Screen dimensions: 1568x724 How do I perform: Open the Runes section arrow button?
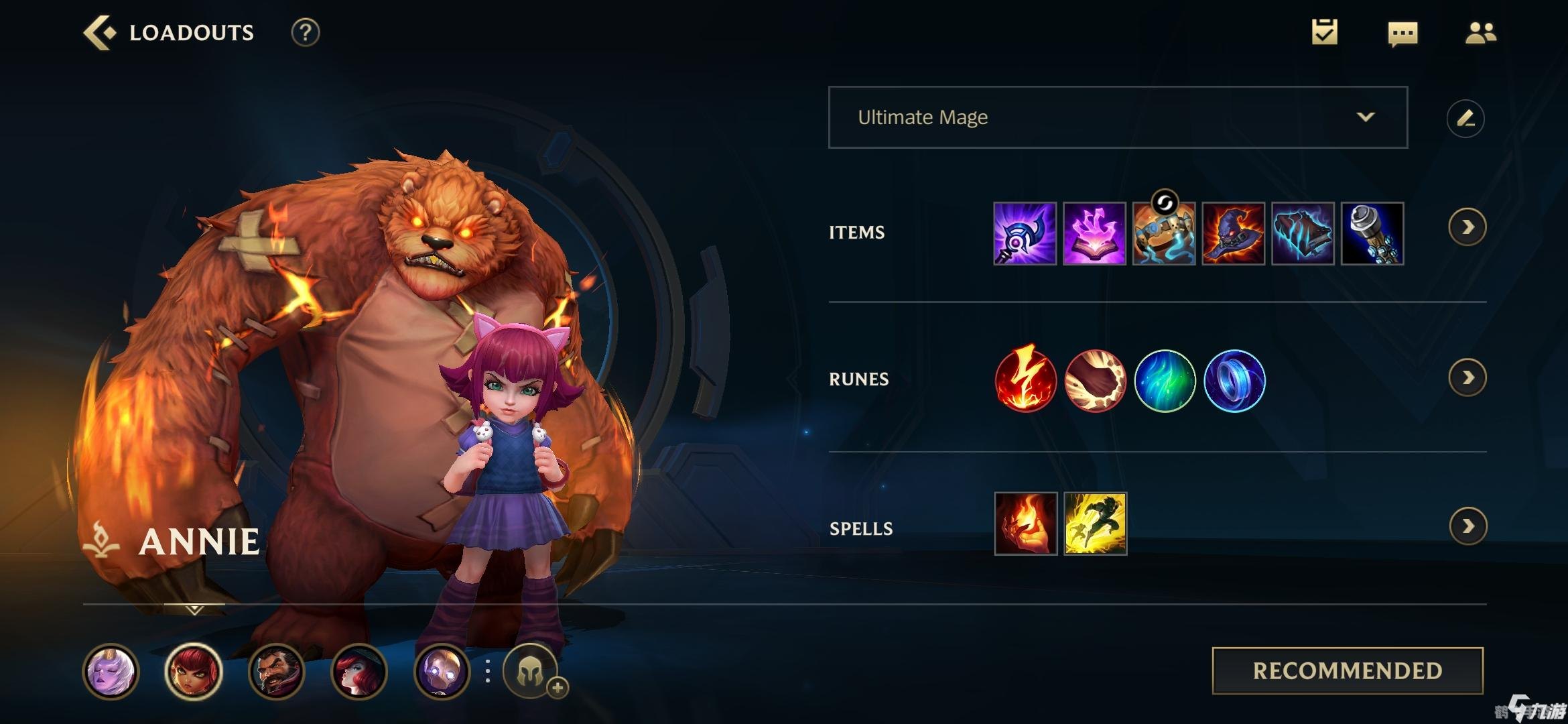click(1467, 378)
